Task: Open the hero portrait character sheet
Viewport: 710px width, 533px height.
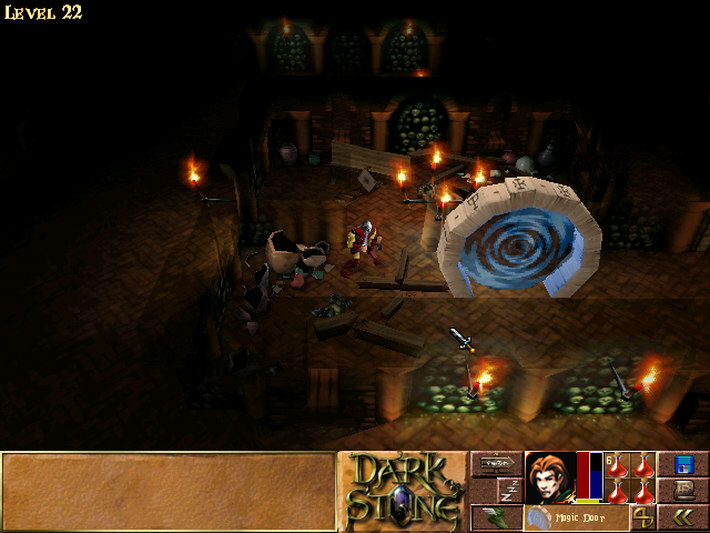Action: (550, 477)
